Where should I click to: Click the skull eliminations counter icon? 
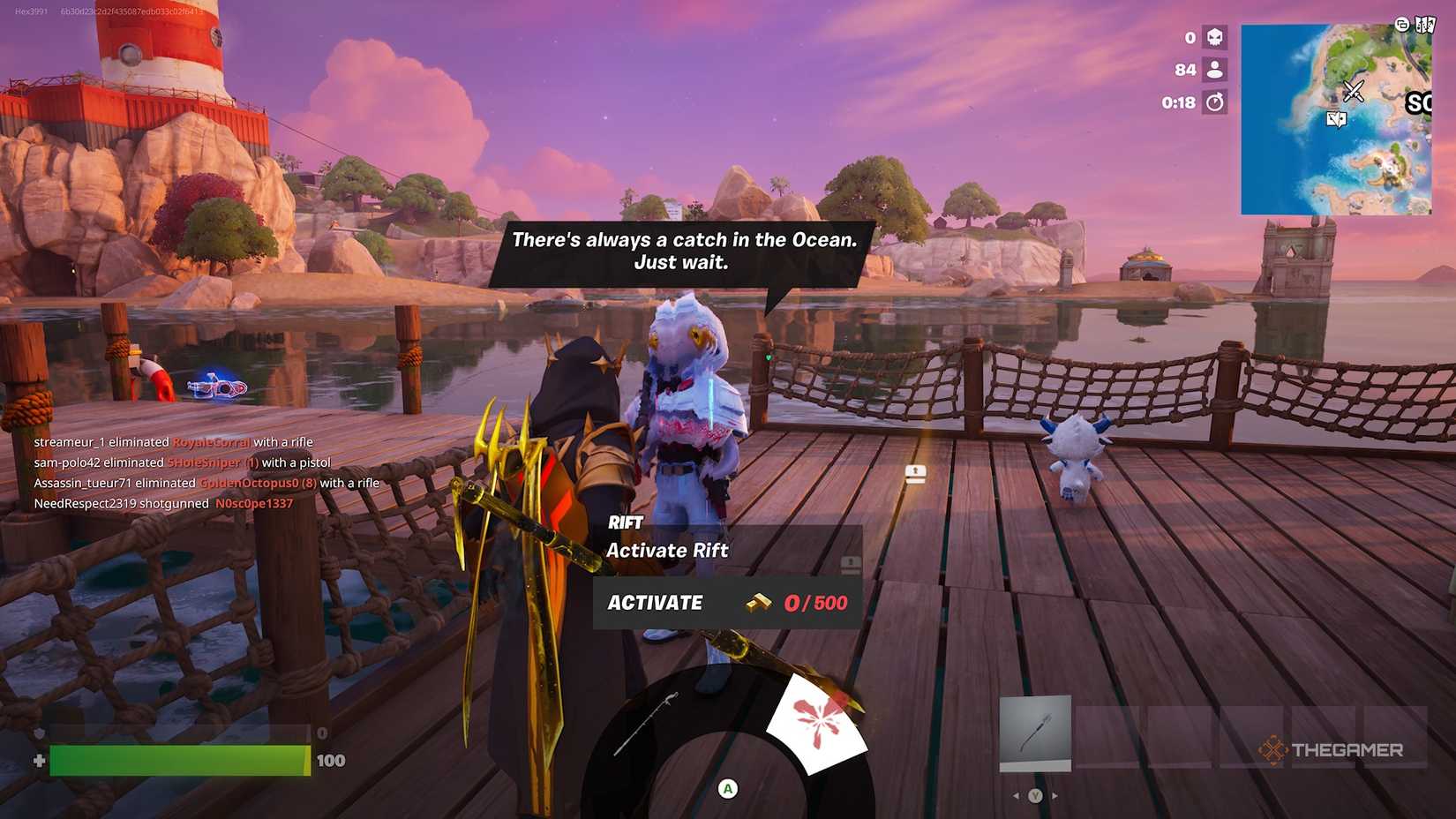coord(1213,38)
